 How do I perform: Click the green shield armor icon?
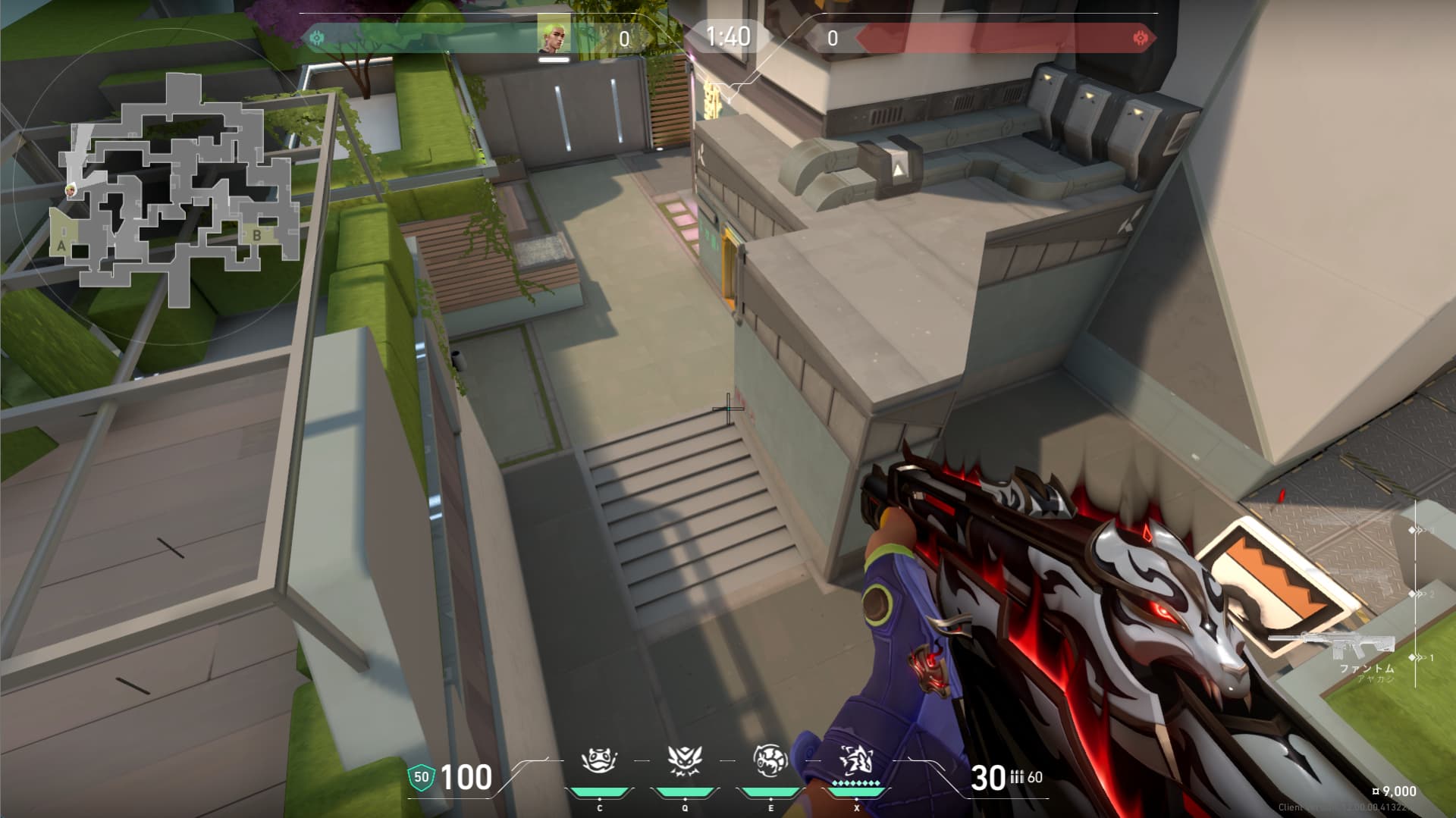[x=421, y=777]
